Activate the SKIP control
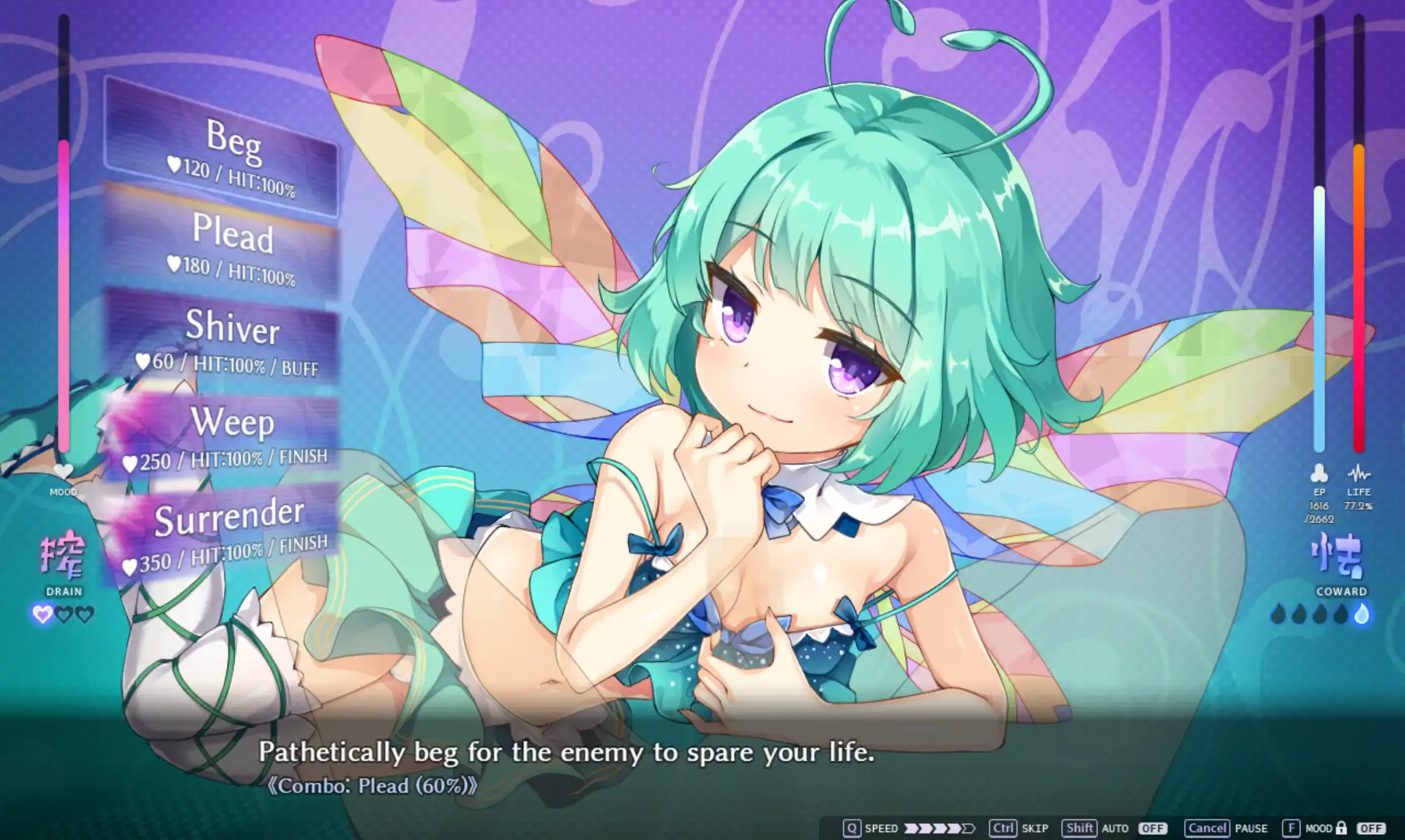 point(1019,828)
